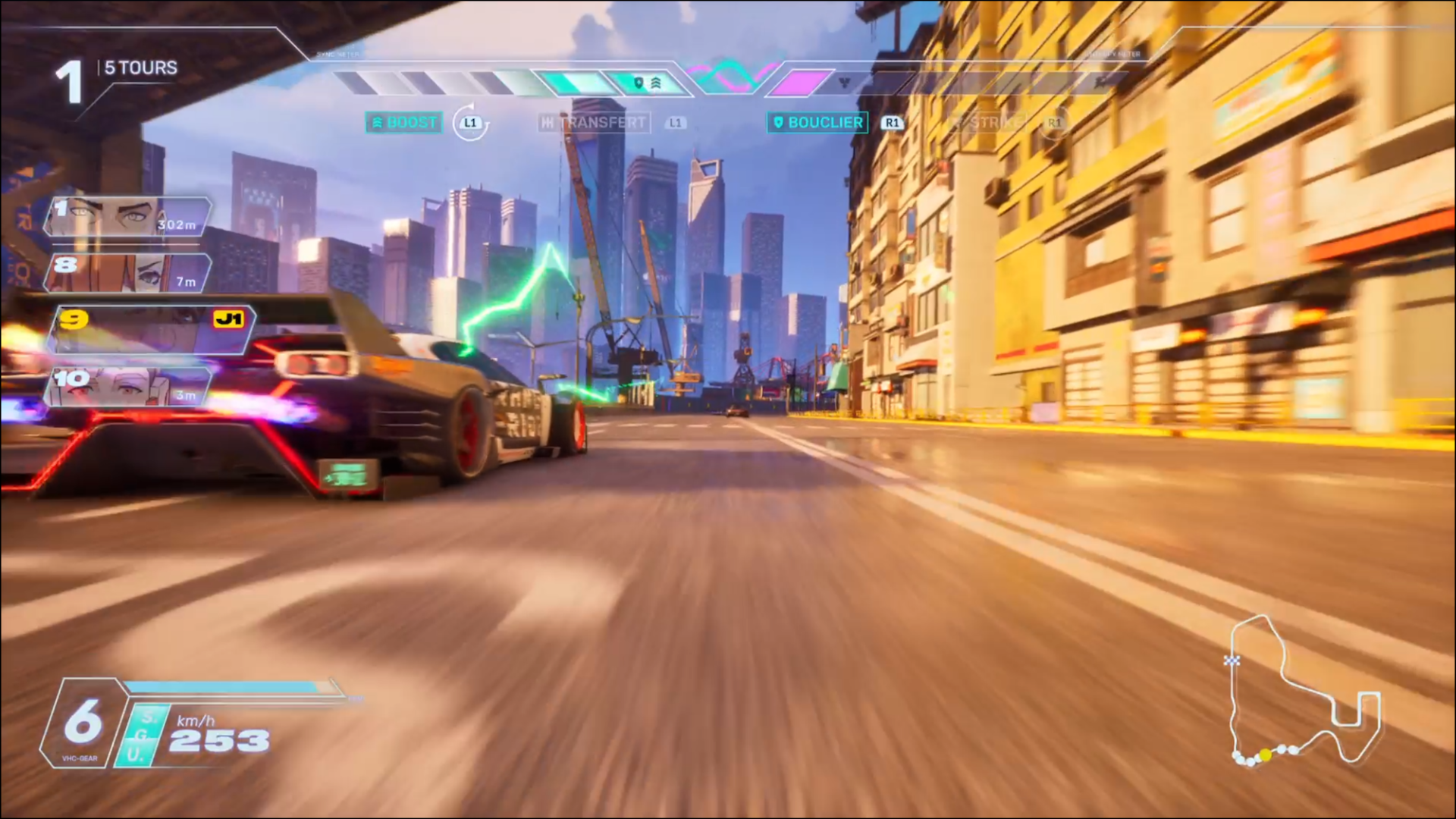The image size is (1456, 819).
Task: Trigger the Bouclier shield ability
Action: 817,122
